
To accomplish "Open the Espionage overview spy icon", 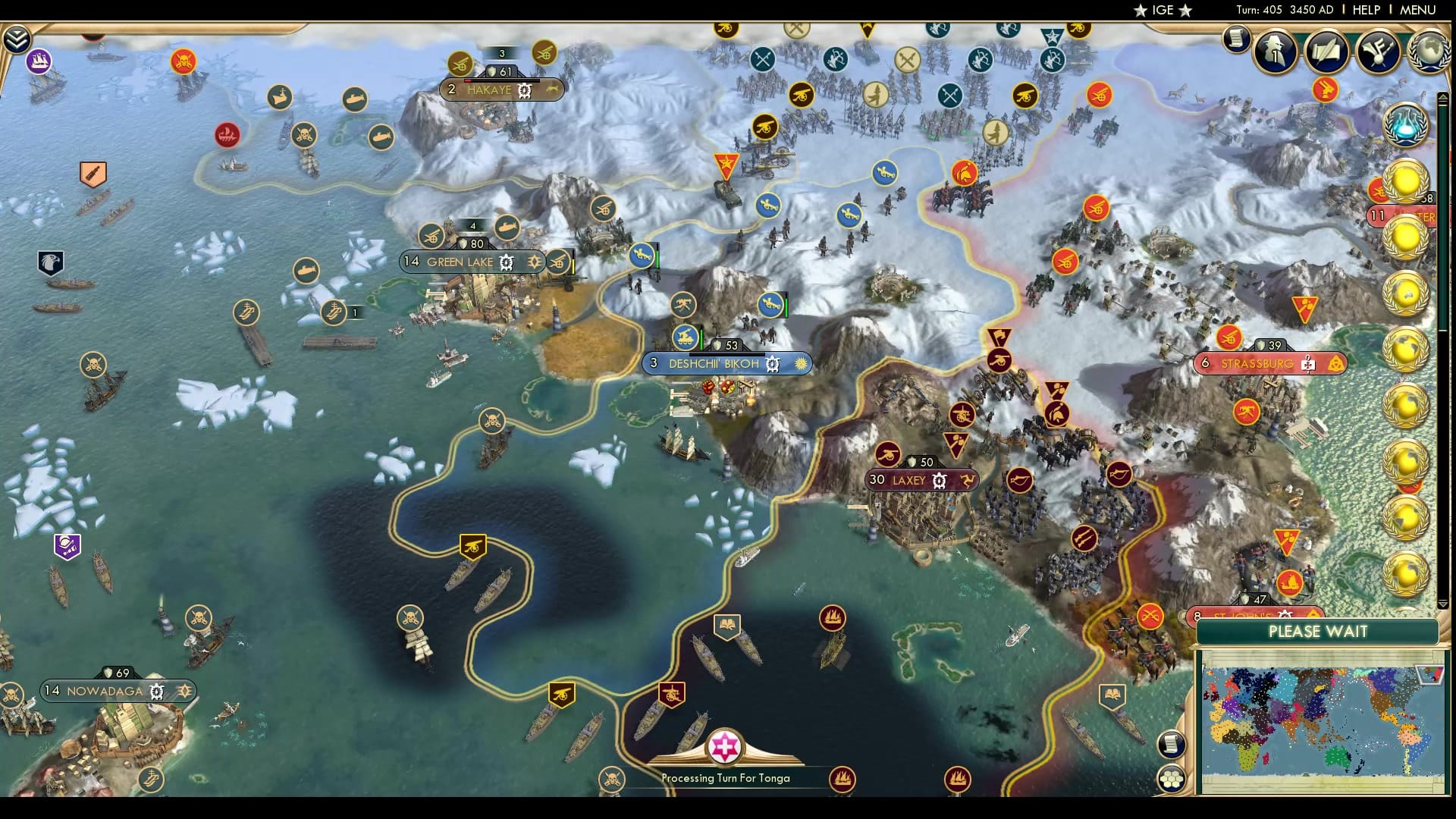I will pyautogui.click(x=1276, y=52).
